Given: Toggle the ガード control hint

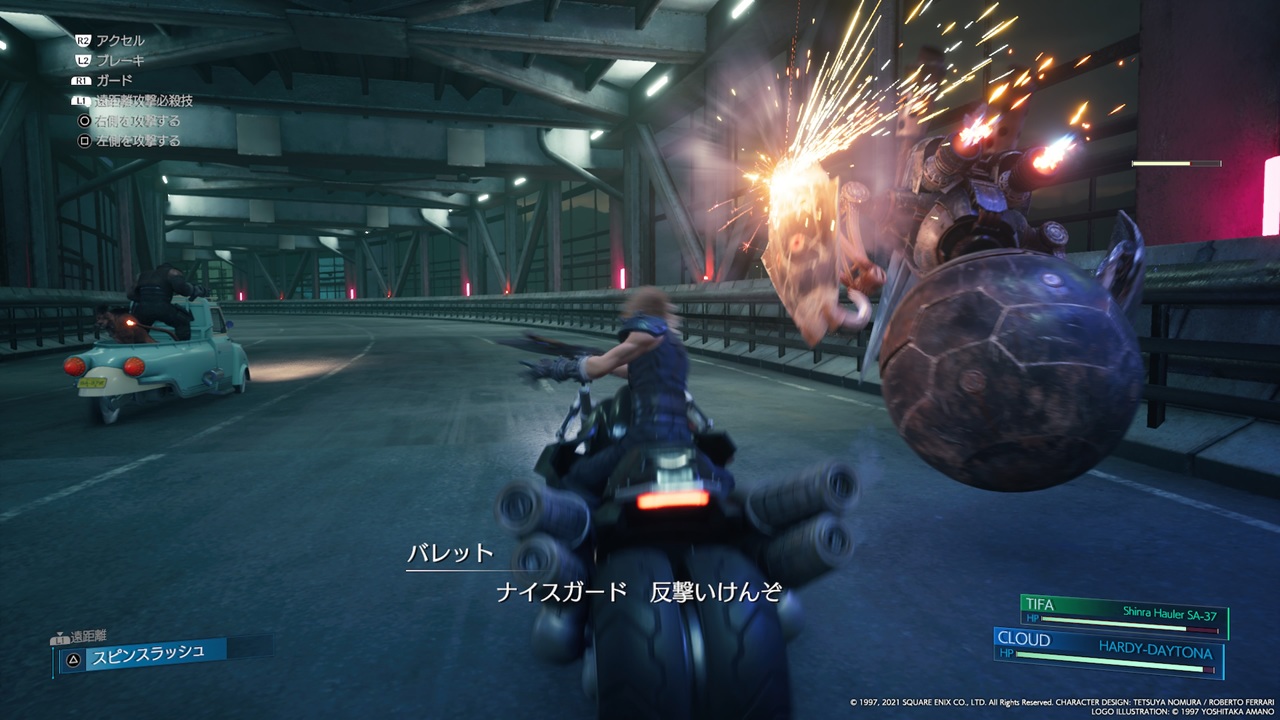Looking at the screenshot, I should pos(113,80).
